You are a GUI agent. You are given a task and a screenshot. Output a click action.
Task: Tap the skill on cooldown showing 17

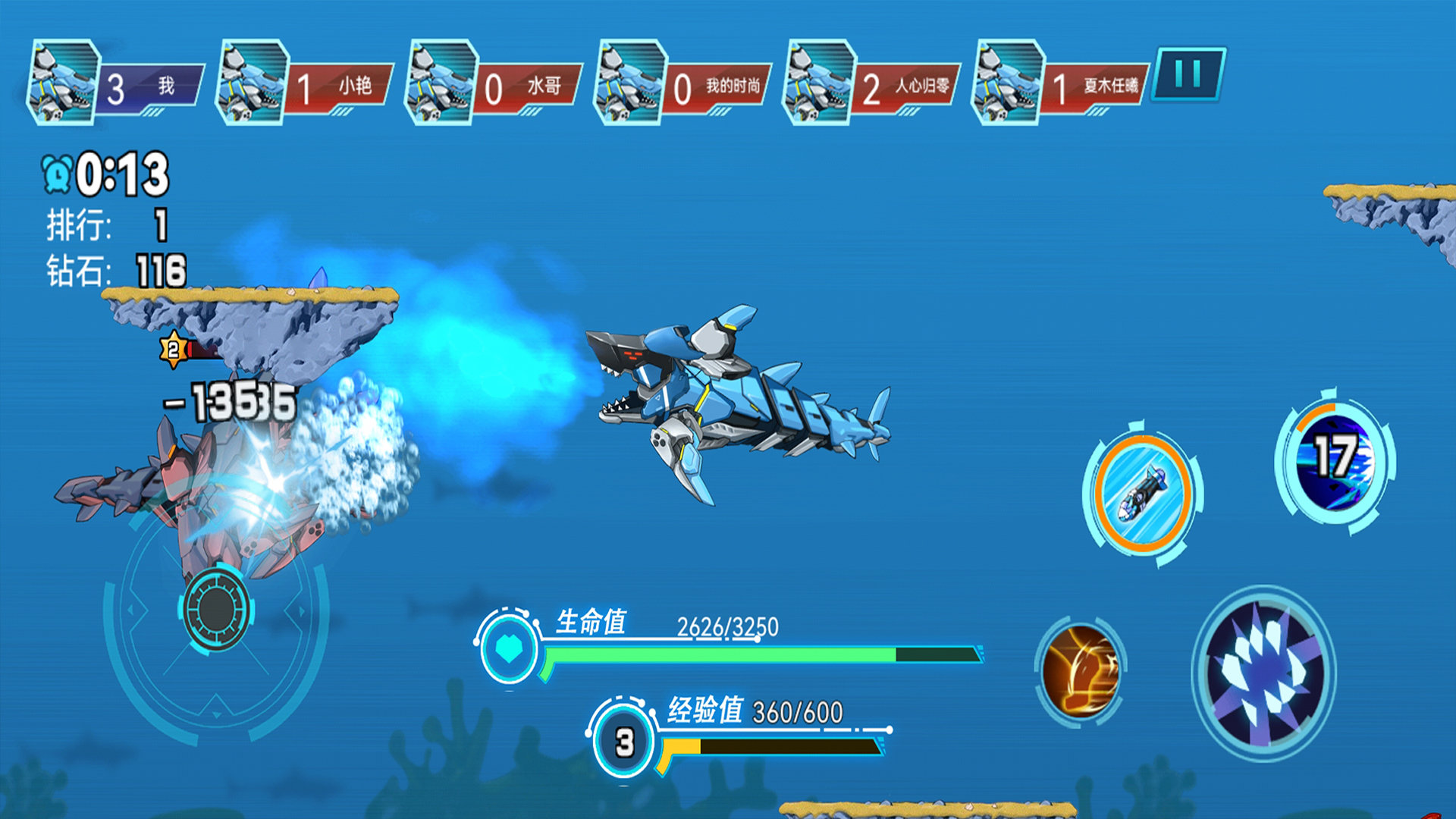(1334, 460)
